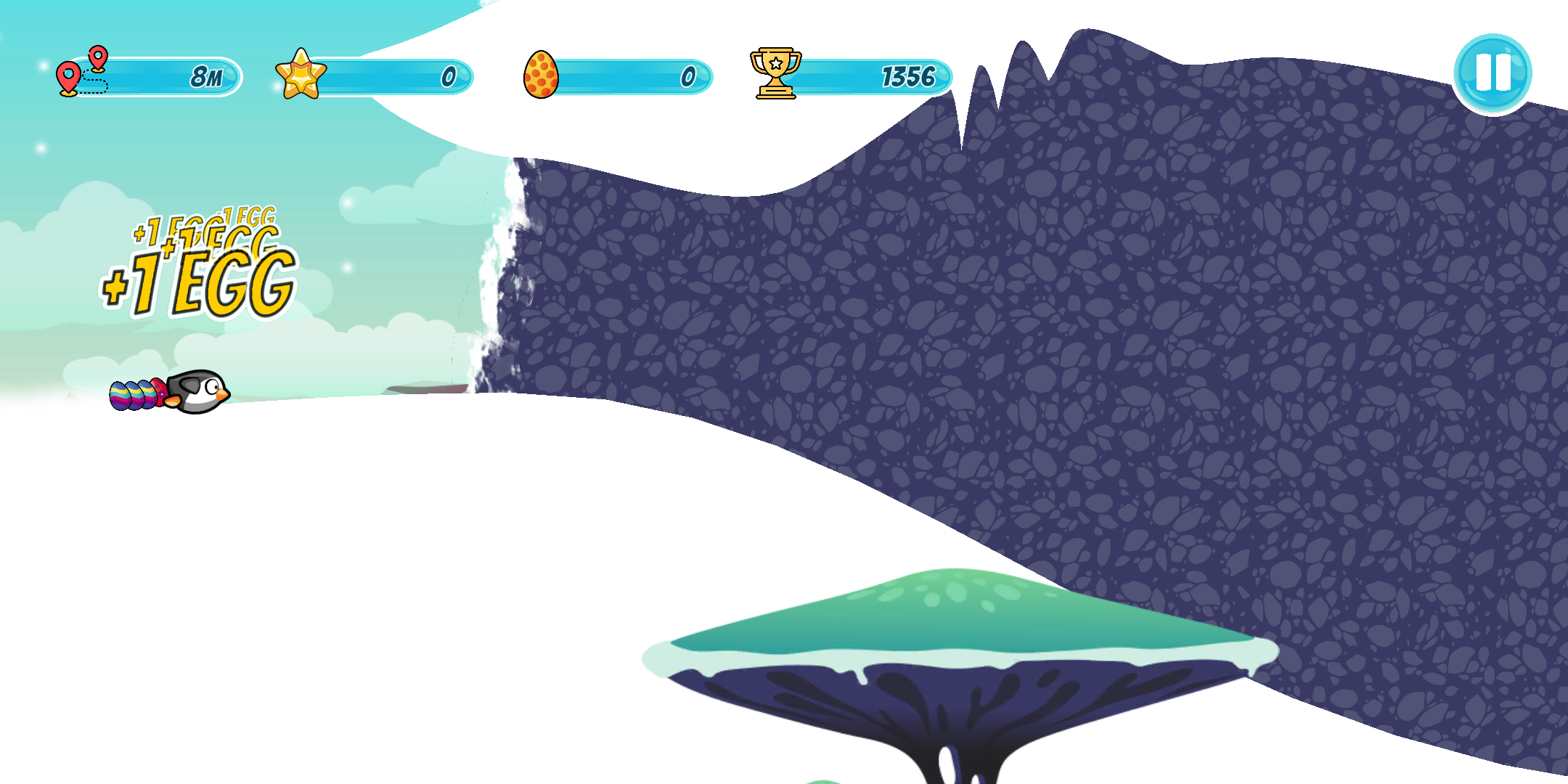This screenshot has width=1568, height=784.
Task: Select the distance counter showing 8m
Action: click(205, 75)
